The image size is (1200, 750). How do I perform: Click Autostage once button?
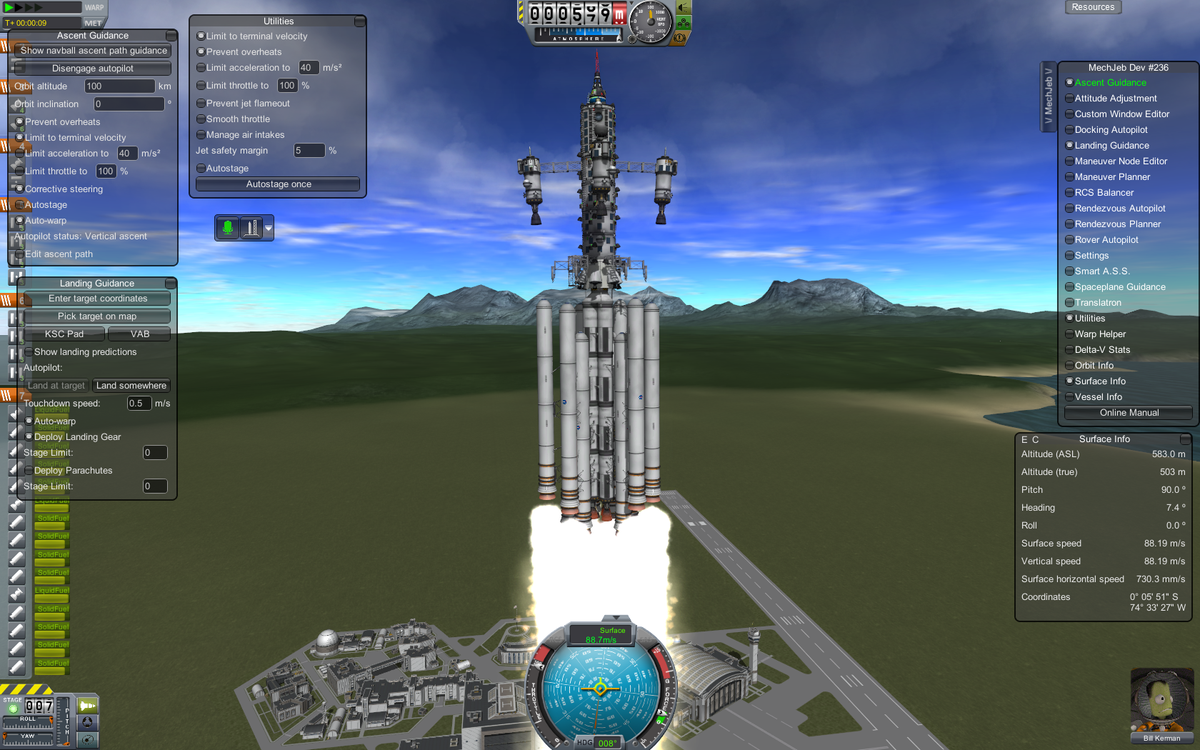pos(278,184)
